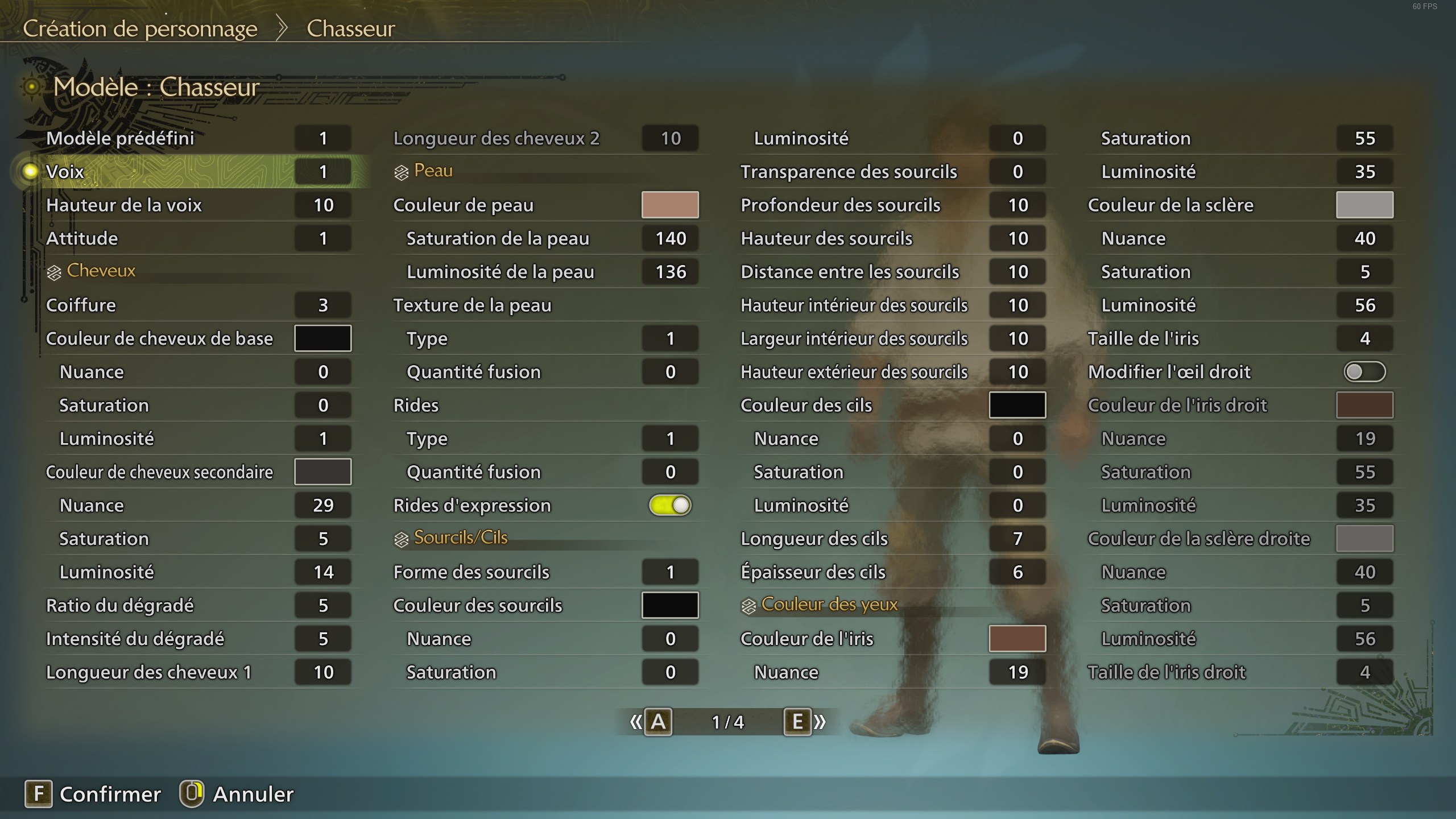Click the F key icon next to Confirmer
The width and height of the screenshot is (1456, 819).
click(x=38, y=794)
